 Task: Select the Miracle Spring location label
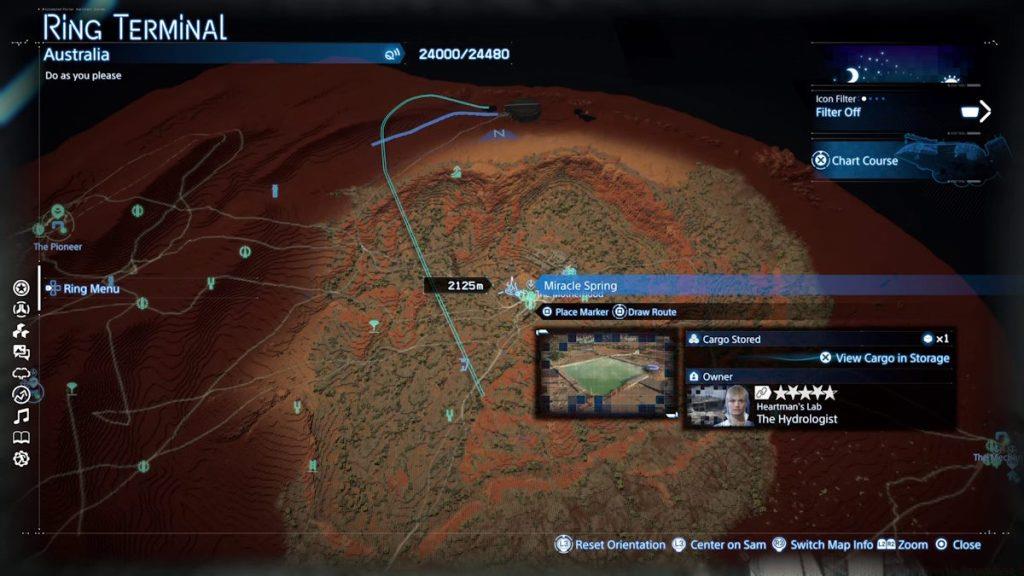click(580, 286)
